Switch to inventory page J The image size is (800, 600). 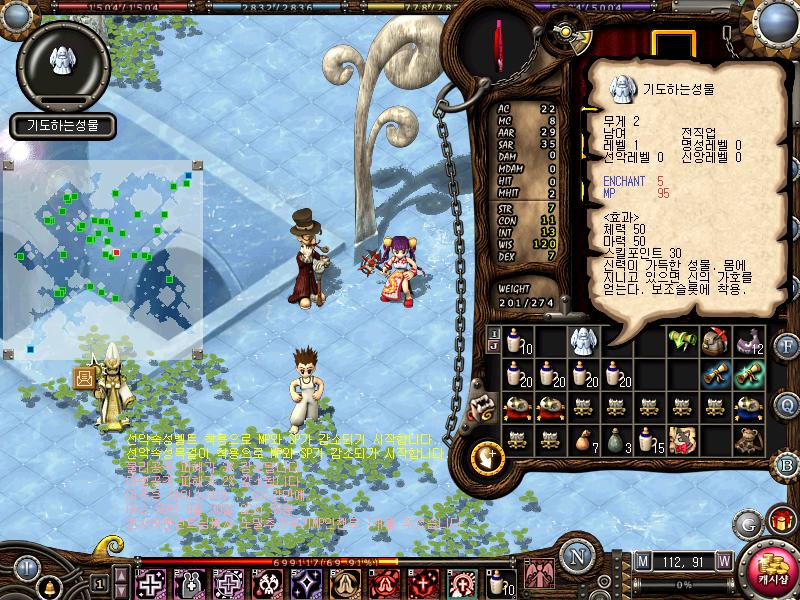pyautogui.click(x=493, y=347)
